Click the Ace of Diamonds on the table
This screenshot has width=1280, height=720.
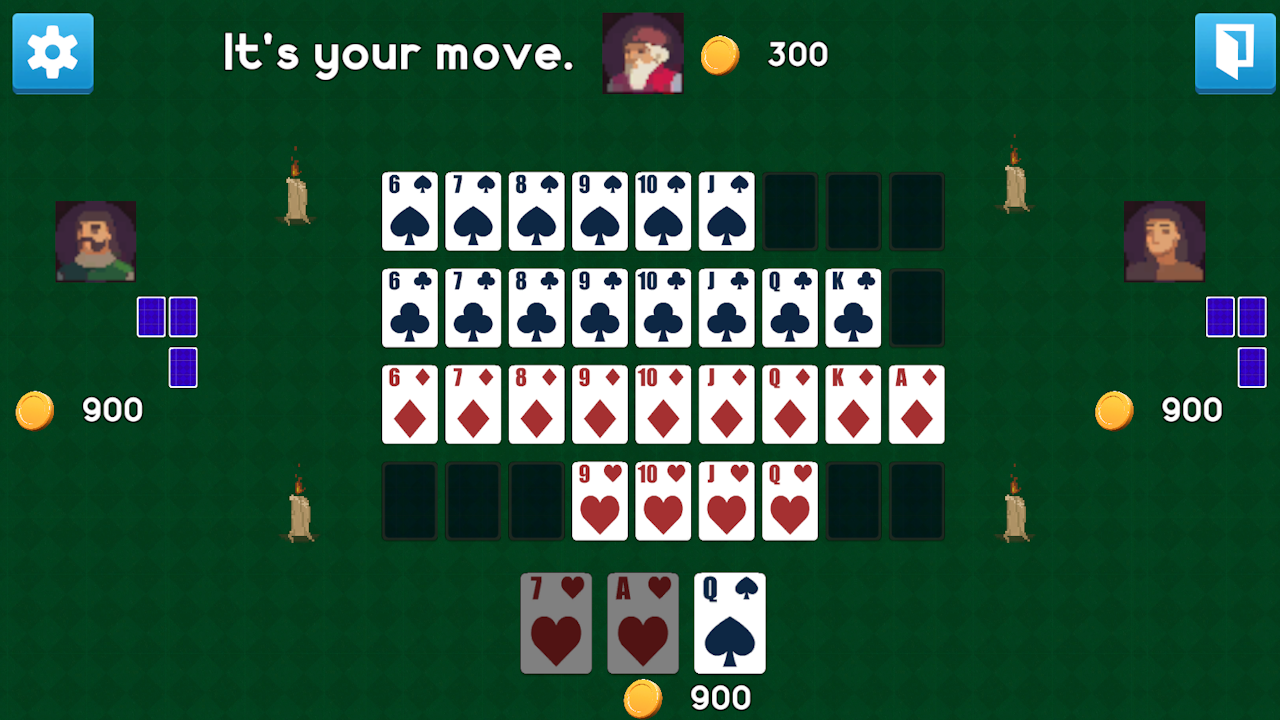[x=917, y=404]
